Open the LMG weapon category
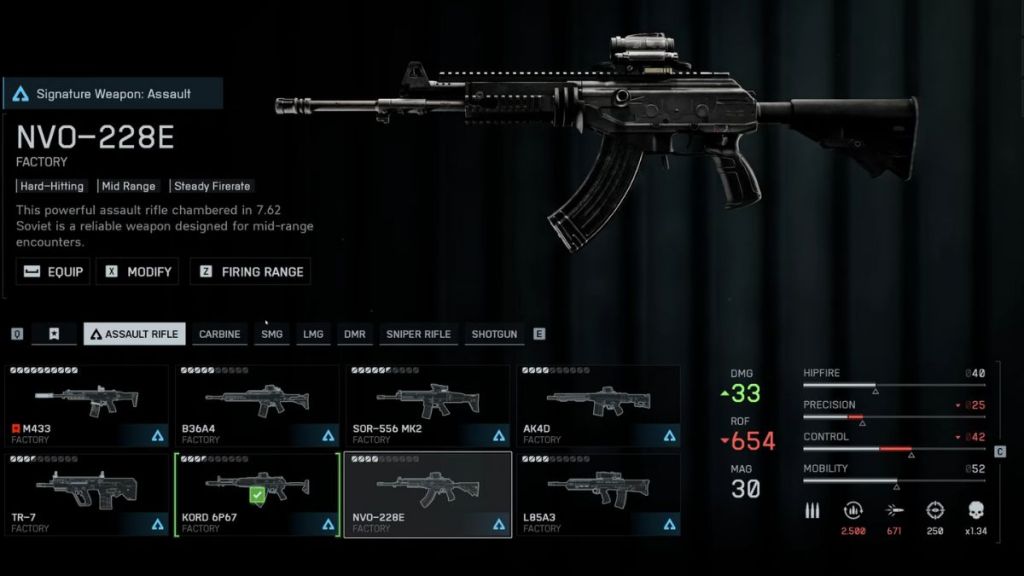The image size is (1024, 576). tap(313, 334)
